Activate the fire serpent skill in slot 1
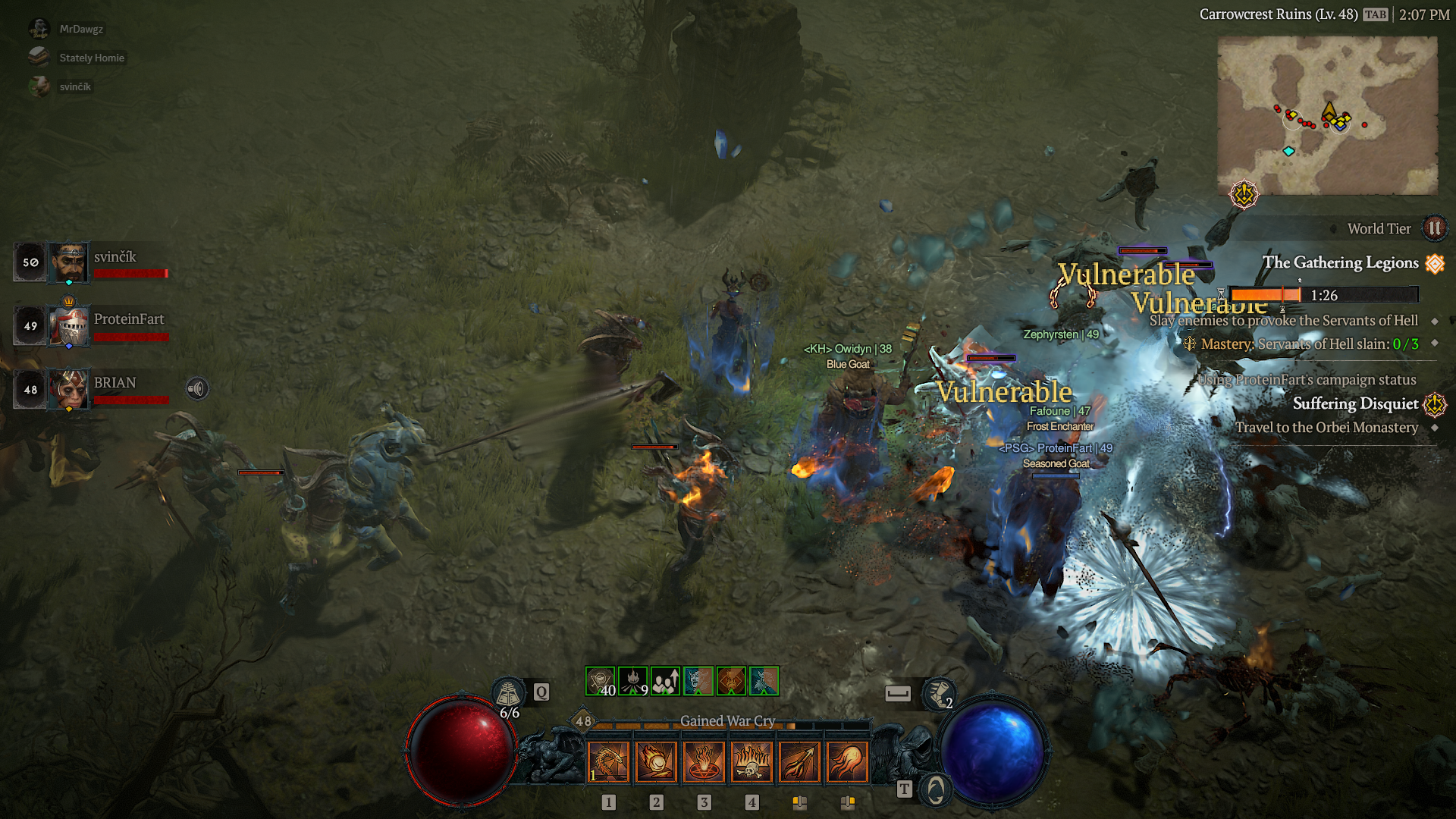Image resolution: width=1456 pixels, height=819 pixels. (608, 761)
